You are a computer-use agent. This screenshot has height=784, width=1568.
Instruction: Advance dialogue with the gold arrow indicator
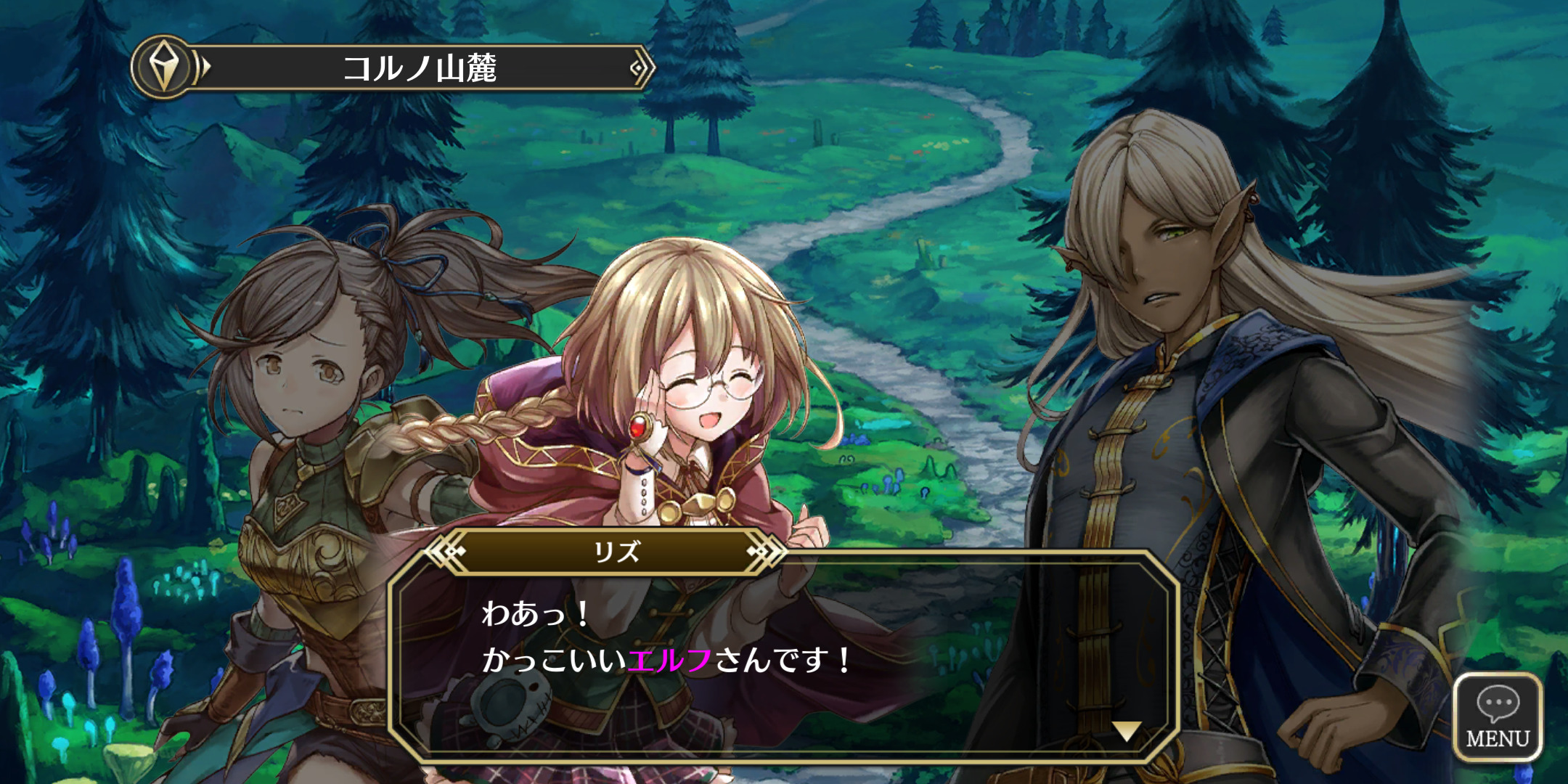(1126, 730)
